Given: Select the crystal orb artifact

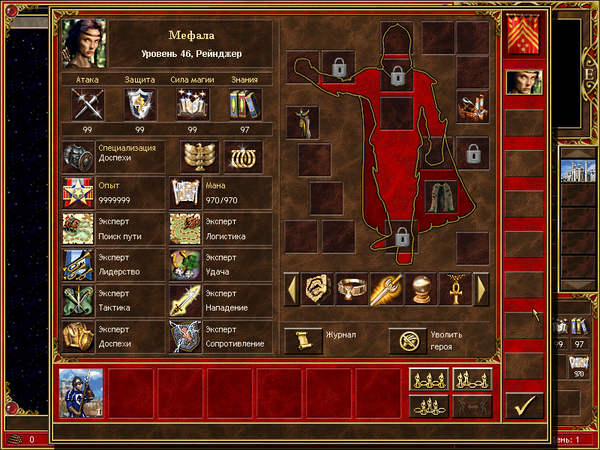Looking at the screenshot, I should [x=421, y=289].
